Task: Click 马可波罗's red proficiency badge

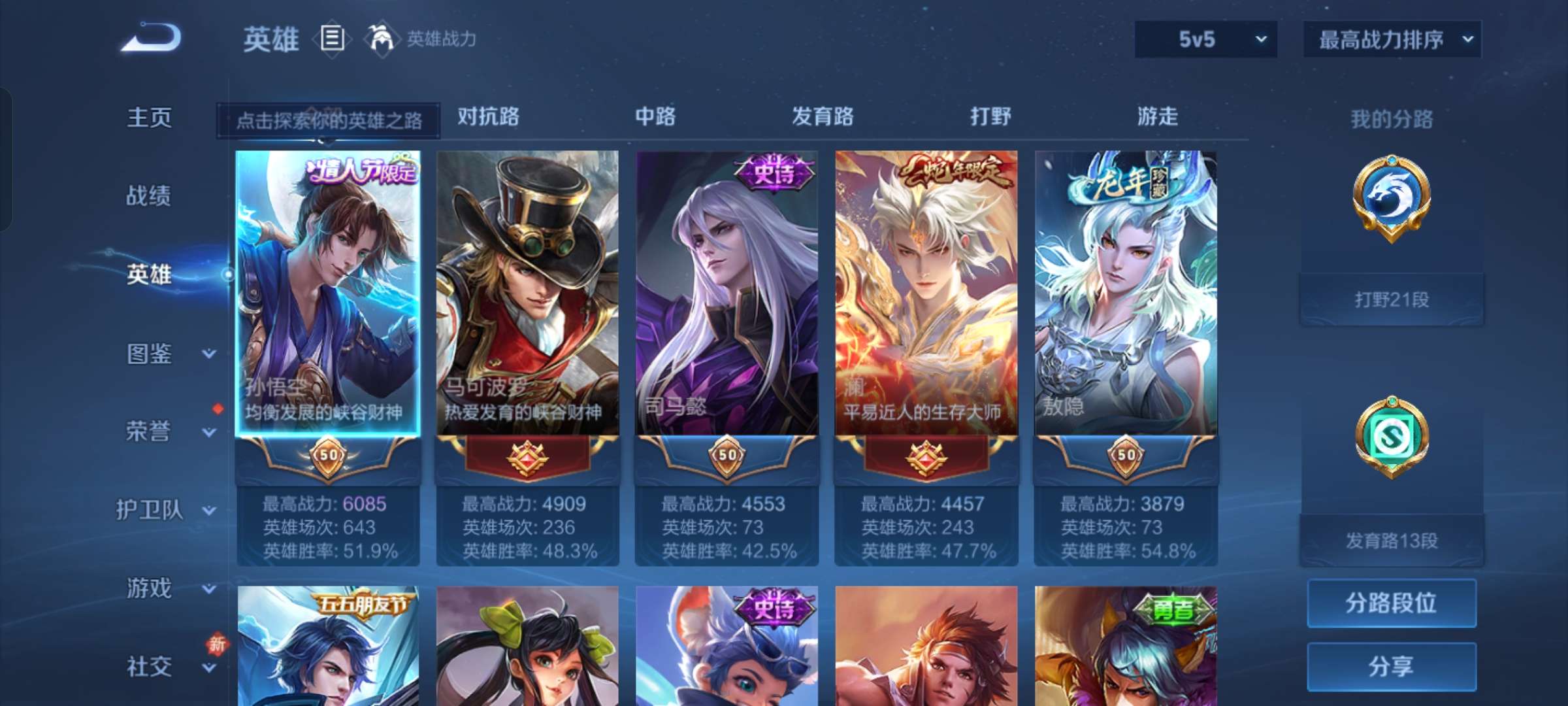Action: pos(528,456)
